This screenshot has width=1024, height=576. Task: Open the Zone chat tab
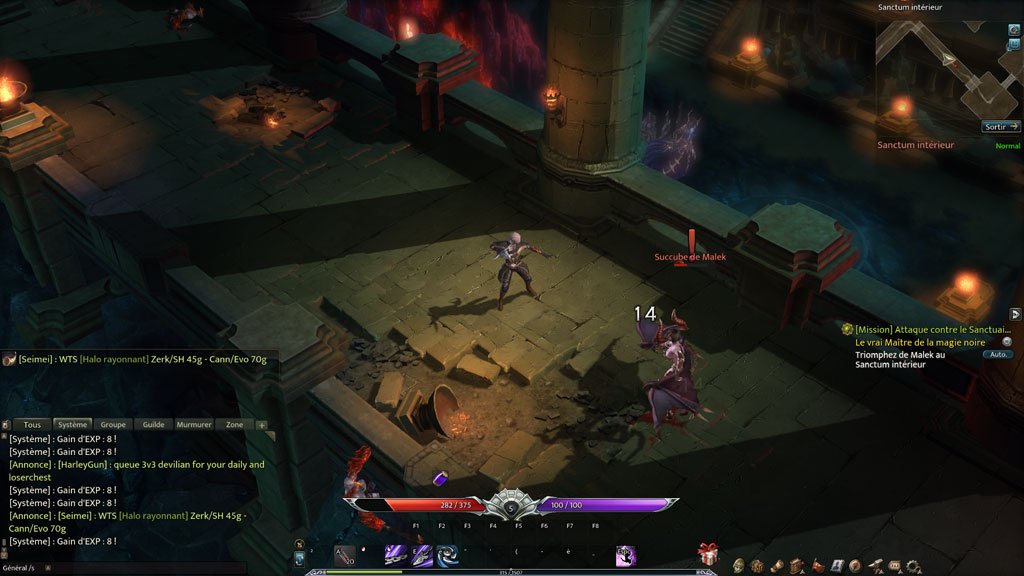pos(234,425)
